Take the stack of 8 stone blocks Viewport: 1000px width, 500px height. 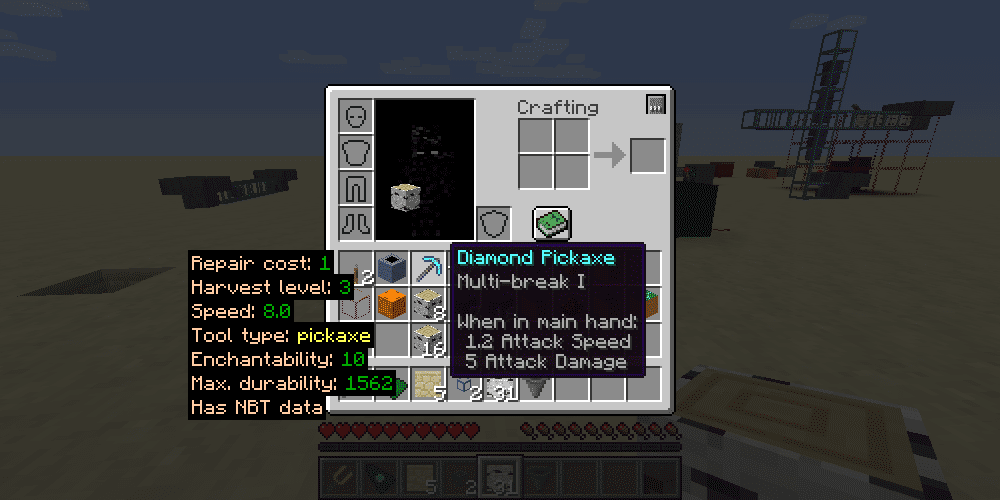(427, 303)
